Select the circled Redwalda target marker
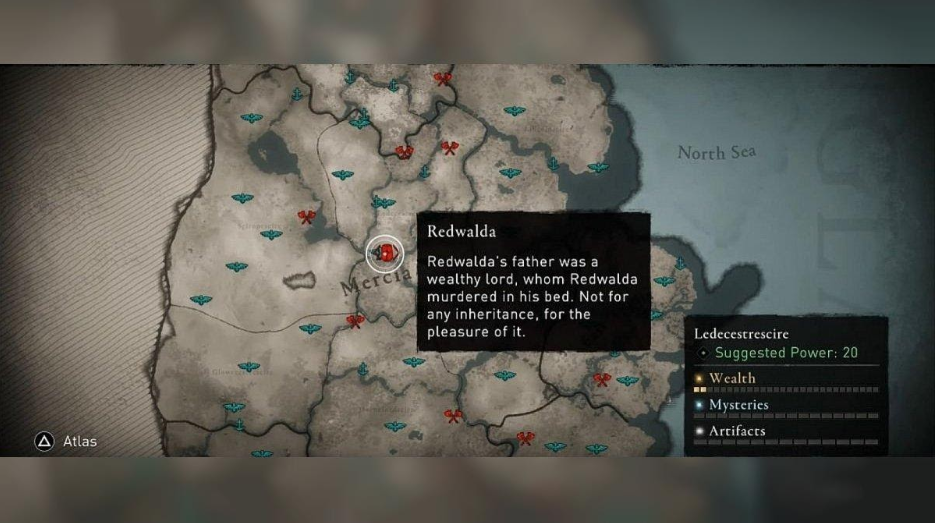The image size is (935, 523). click(384, 254)
